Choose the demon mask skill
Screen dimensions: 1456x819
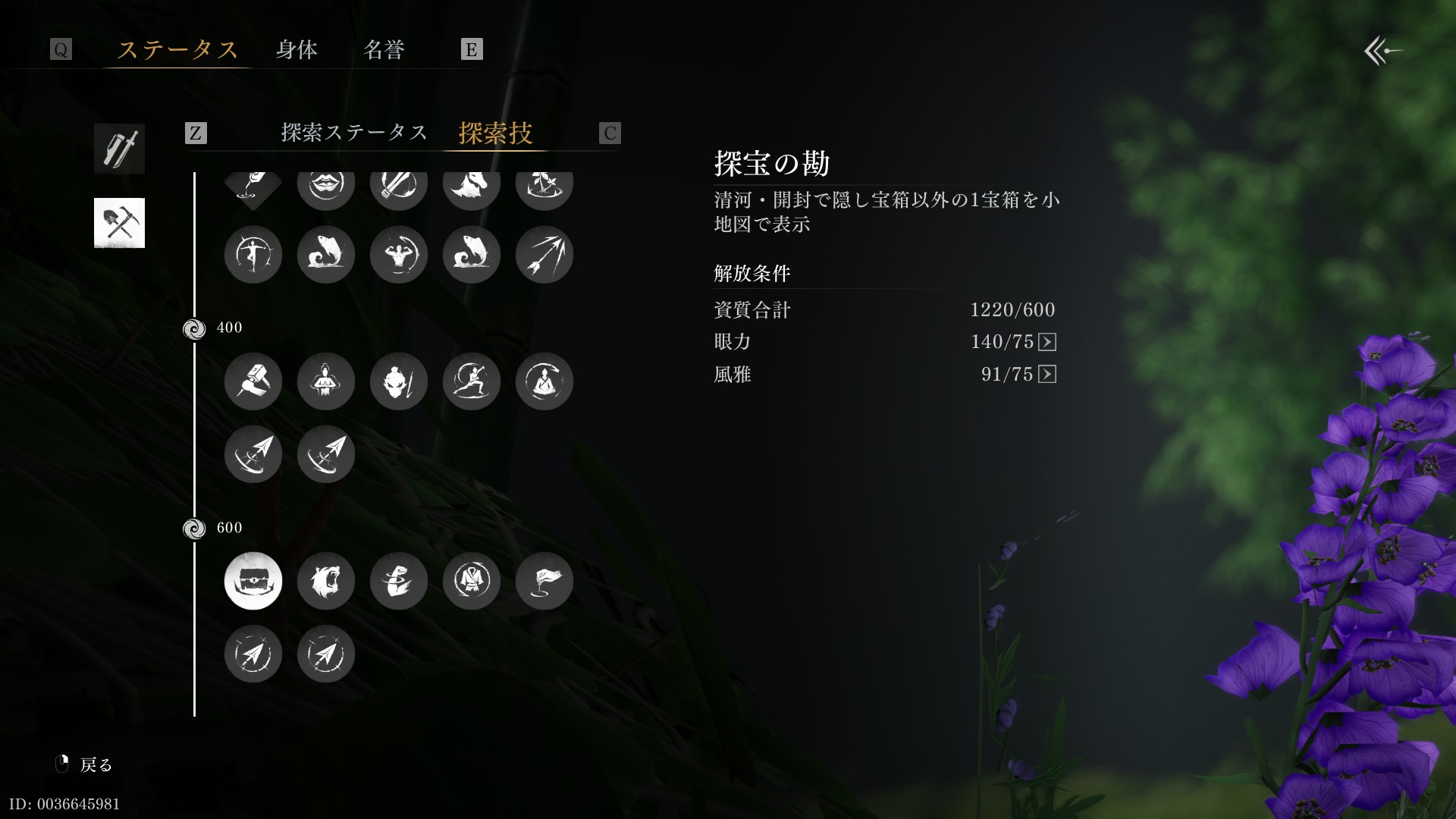click(399, 381)
